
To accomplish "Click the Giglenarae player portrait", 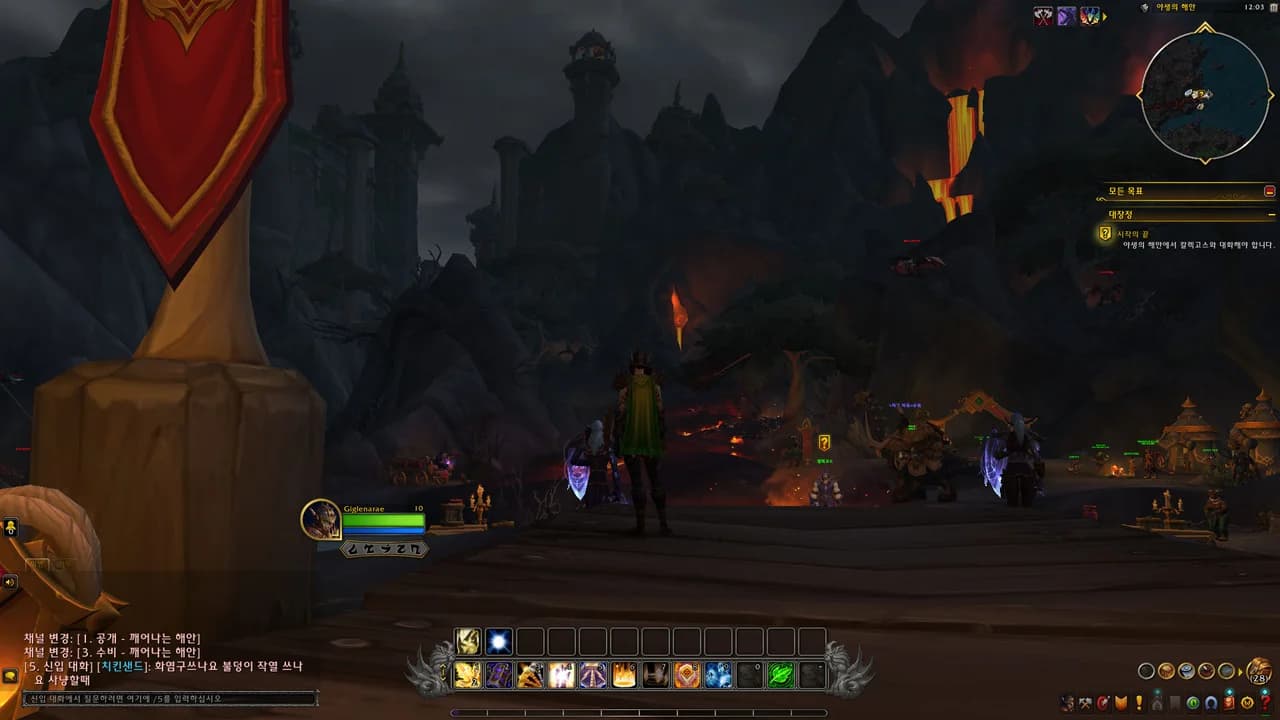I will (x=321, y=519).
